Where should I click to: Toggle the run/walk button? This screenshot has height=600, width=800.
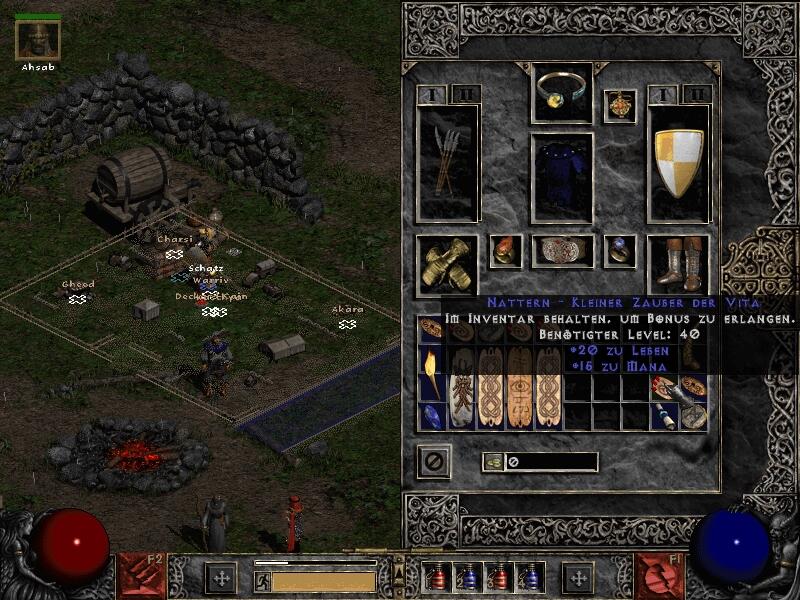(x=262, y=581)
